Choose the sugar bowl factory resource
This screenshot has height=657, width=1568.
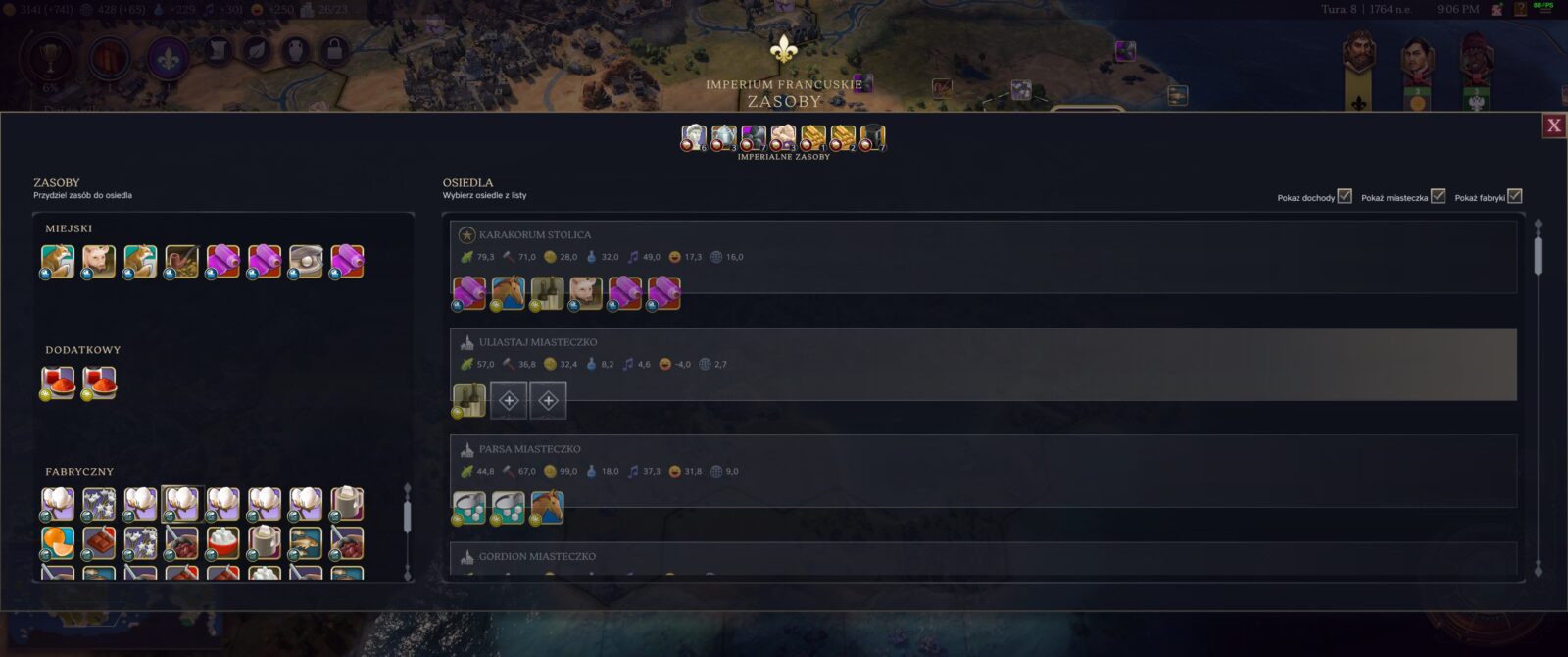[223, 542]
